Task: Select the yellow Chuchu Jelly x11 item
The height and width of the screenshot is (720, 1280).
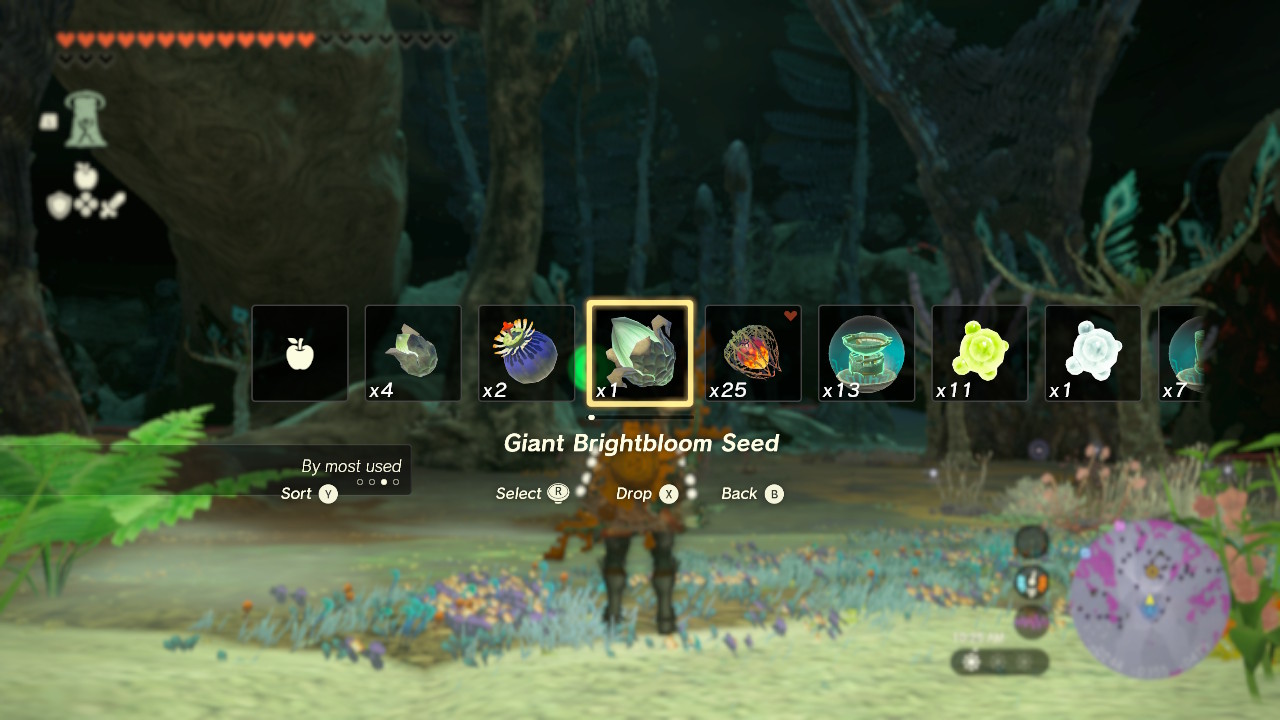Action: (979, 352)
